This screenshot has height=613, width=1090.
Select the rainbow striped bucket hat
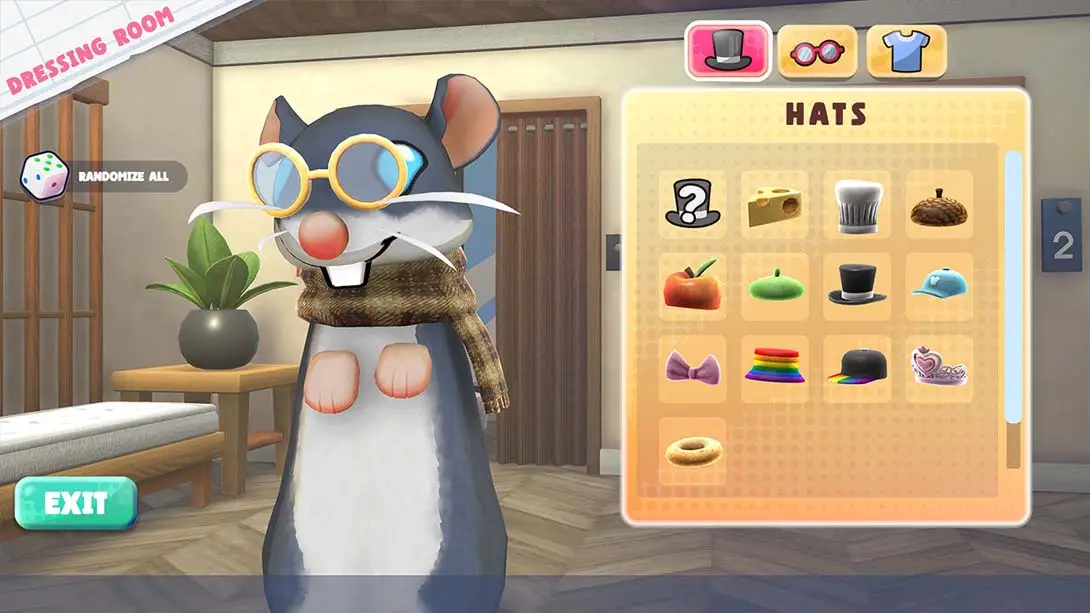(775, 368)
